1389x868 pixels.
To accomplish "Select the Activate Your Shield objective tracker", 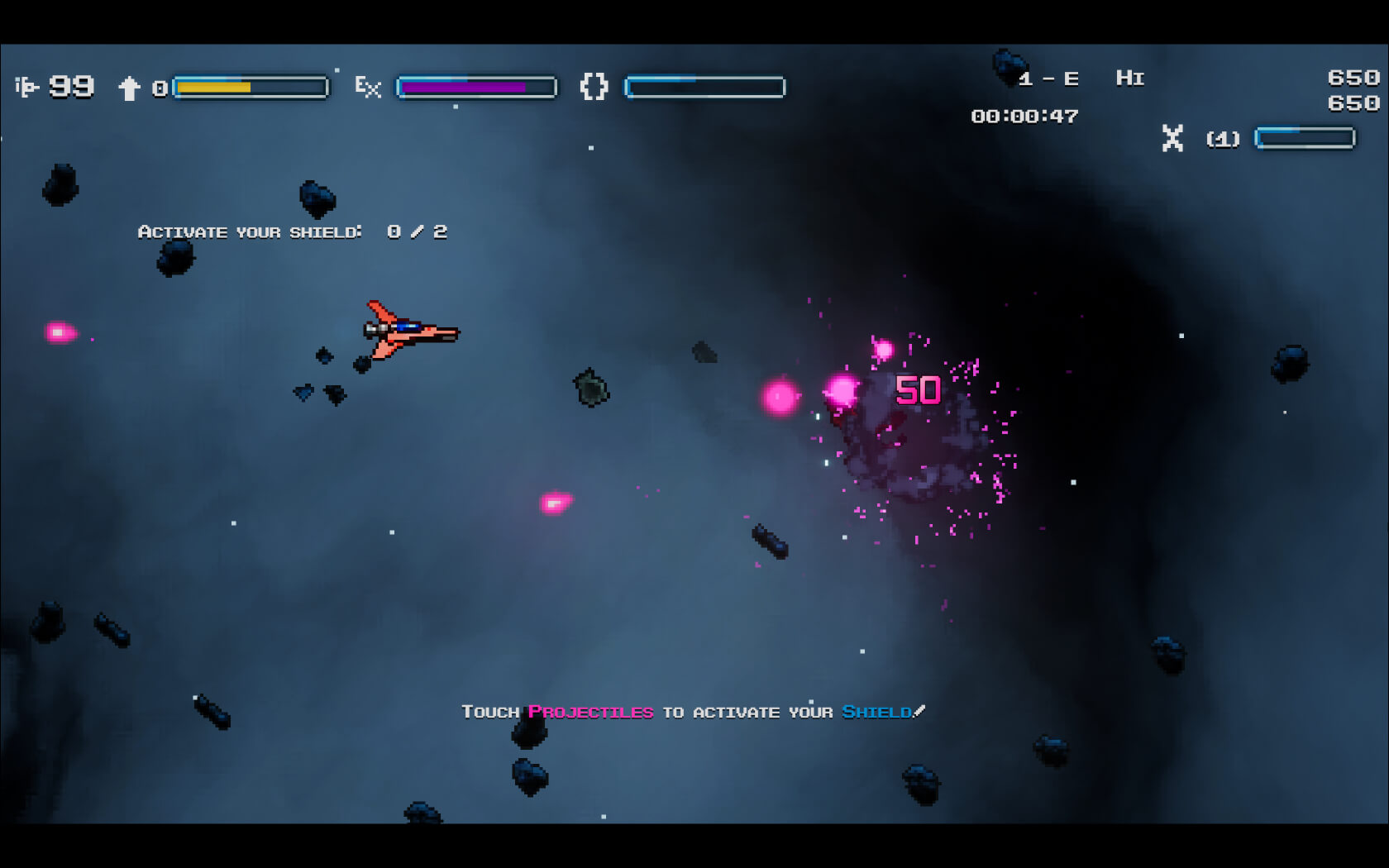I will (292, 232).
